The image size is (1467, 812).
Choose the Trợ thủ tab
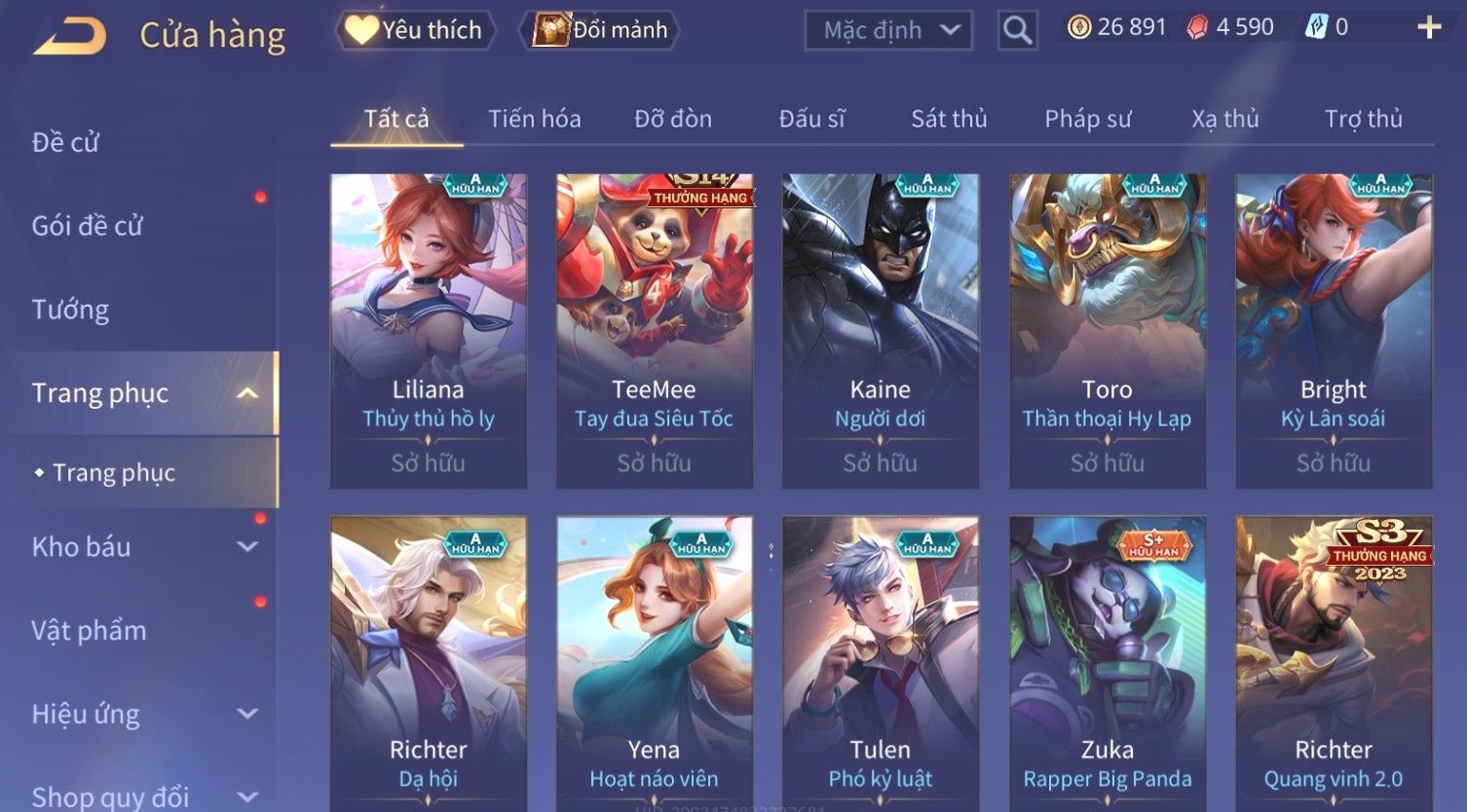click(x=1363, y=119)
